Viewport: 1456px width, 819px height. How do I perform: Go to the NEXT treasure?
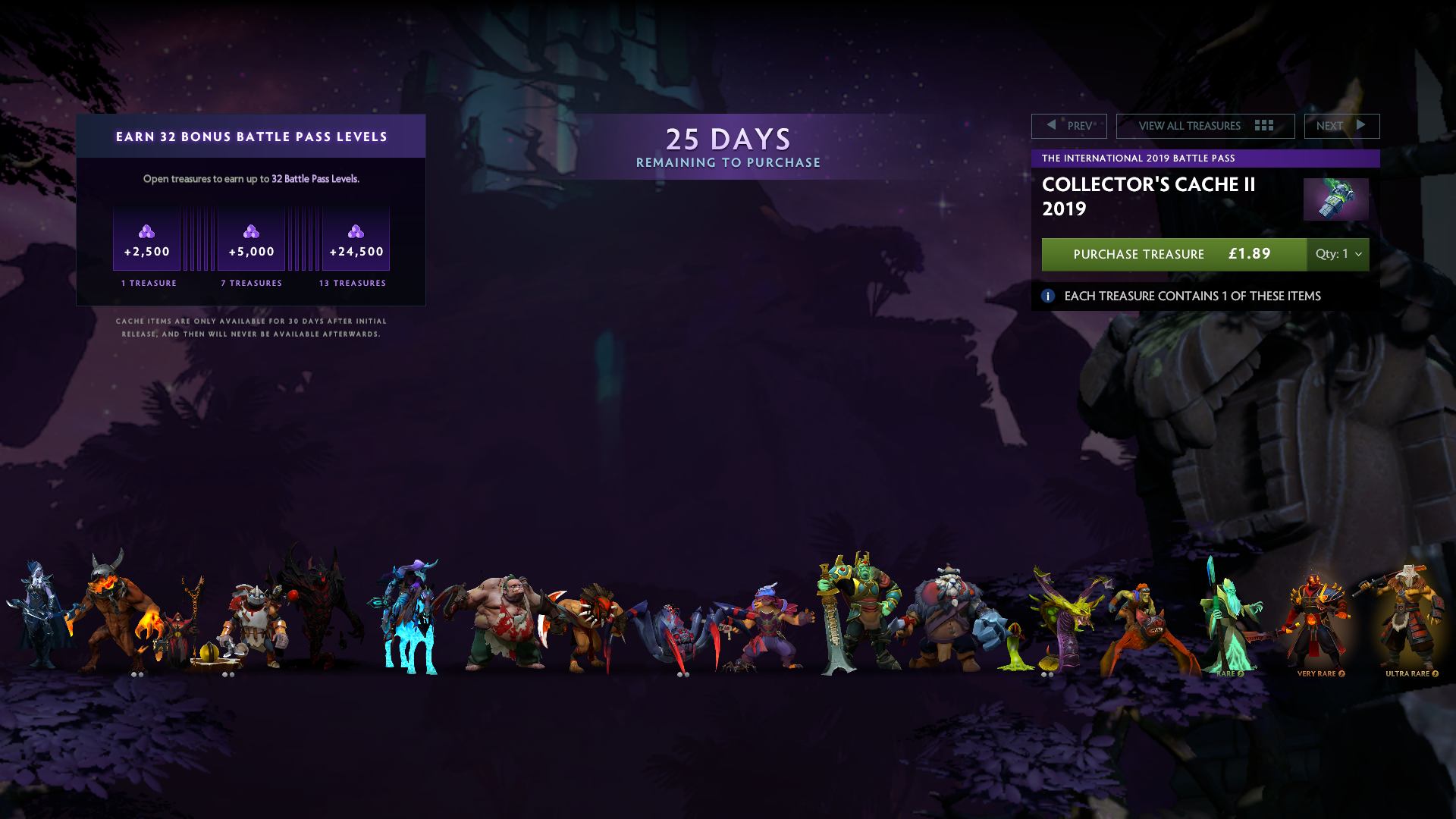pyautogui.click(x=1341, y=126)
